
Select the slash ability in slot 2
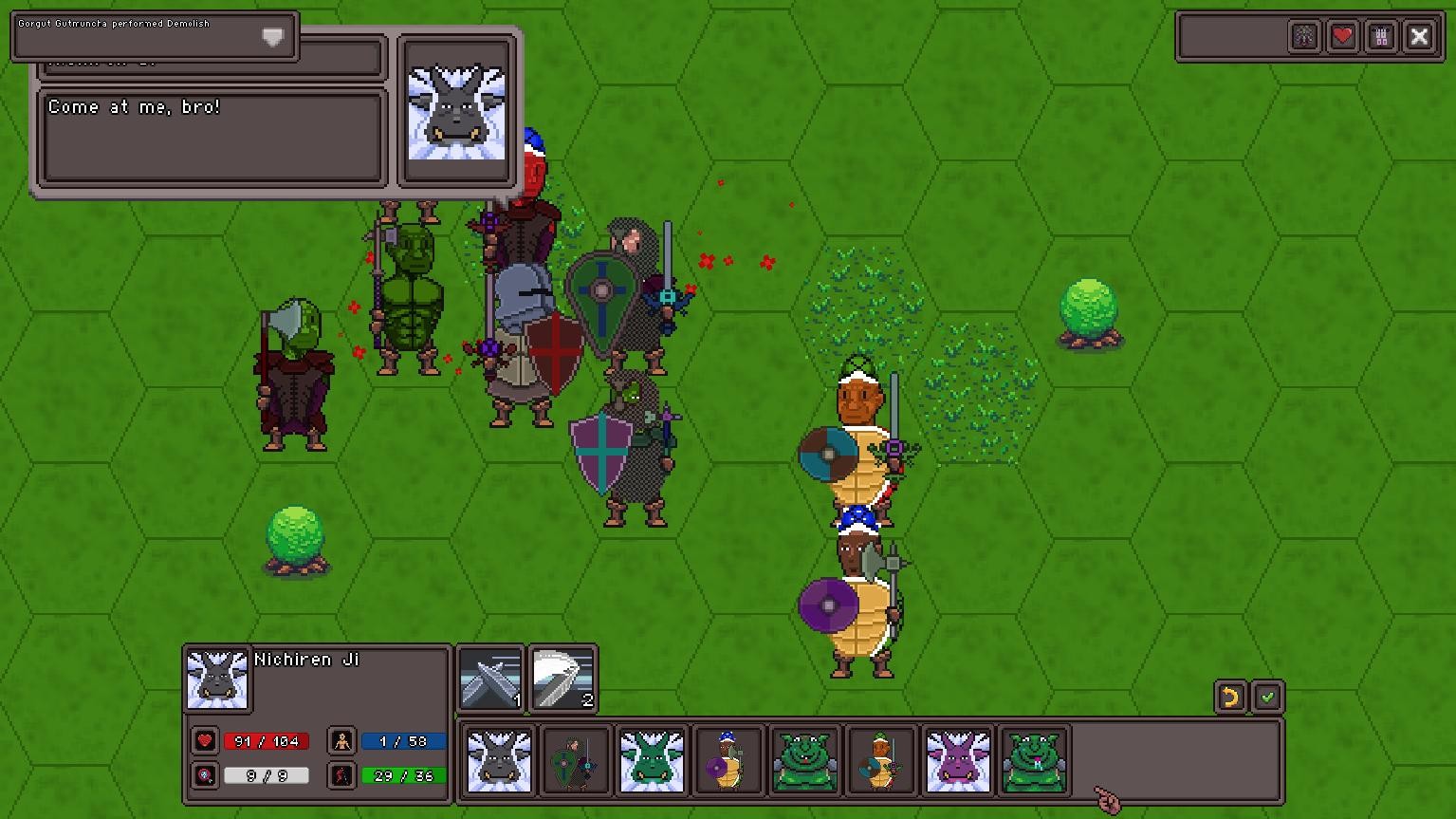point(563,676)
